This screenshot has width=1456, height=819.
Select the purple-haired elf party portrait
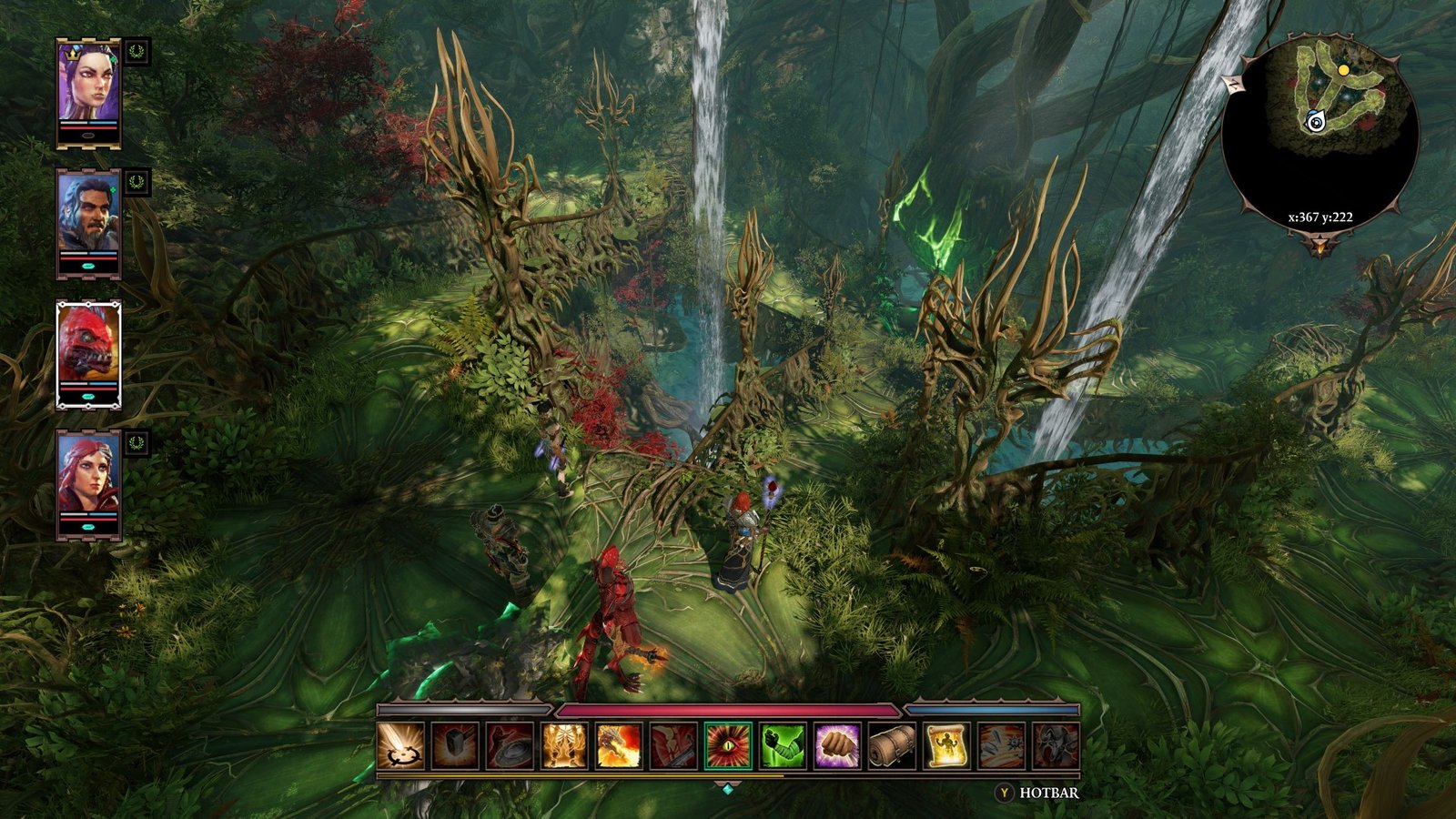point(88,82)
